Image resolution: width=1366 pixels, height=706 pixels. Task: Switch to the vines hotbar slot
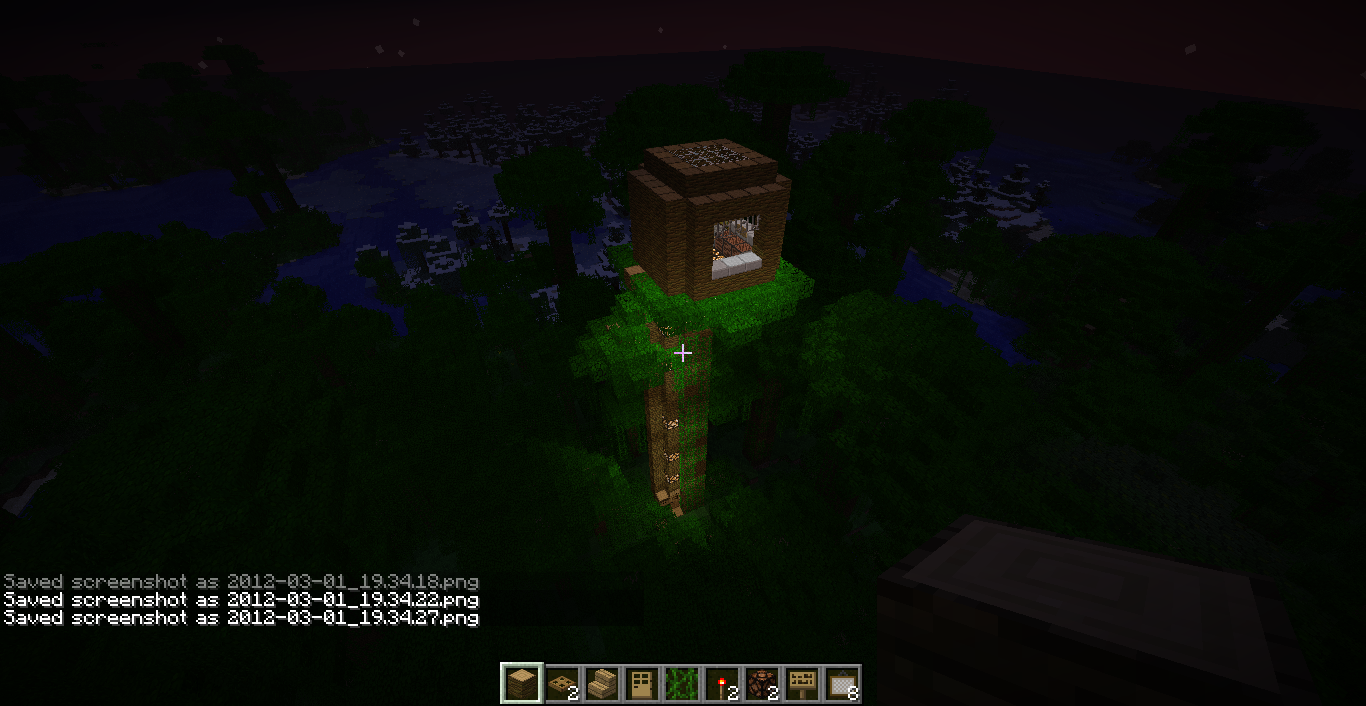coord(681,684)
